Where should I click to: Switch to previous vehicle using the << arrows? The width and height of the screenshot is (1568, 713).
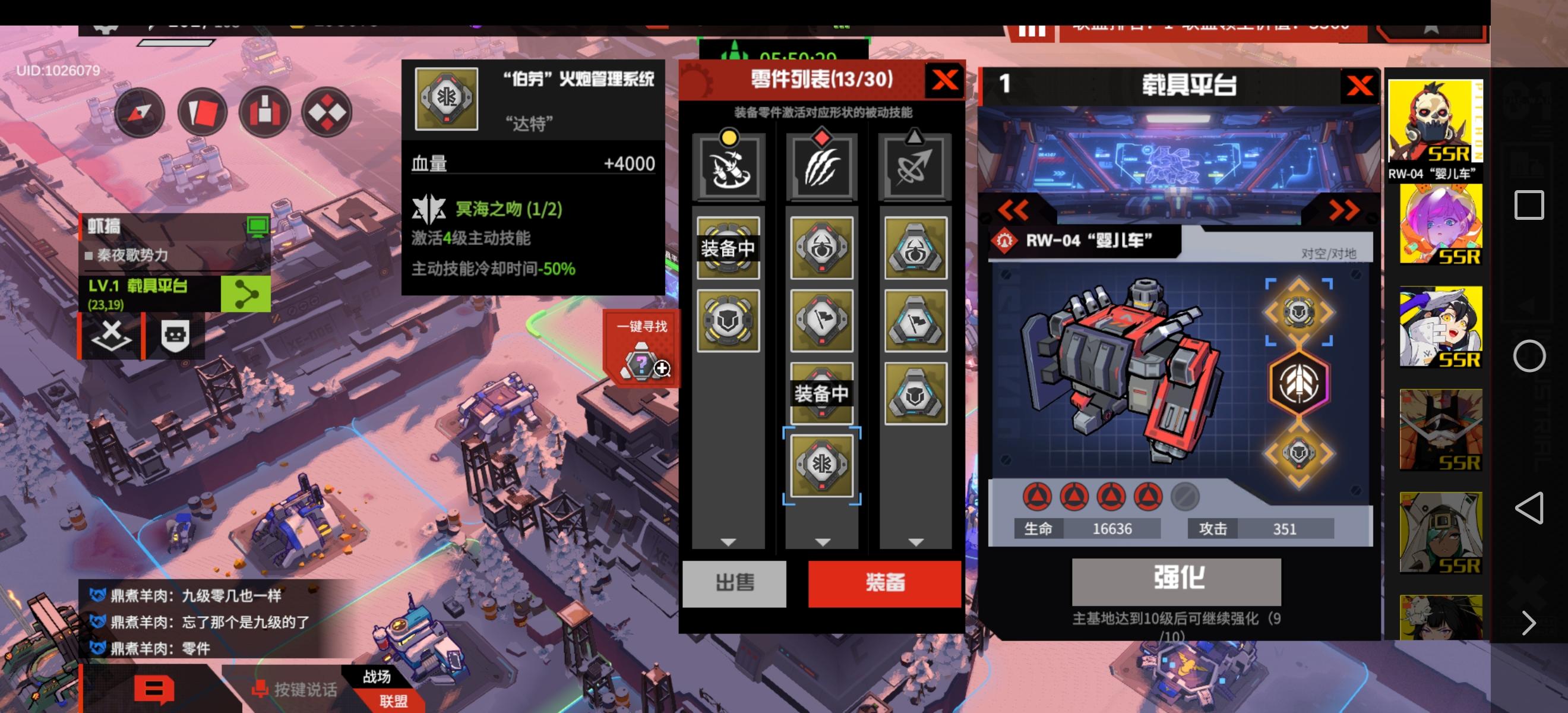1013,210
